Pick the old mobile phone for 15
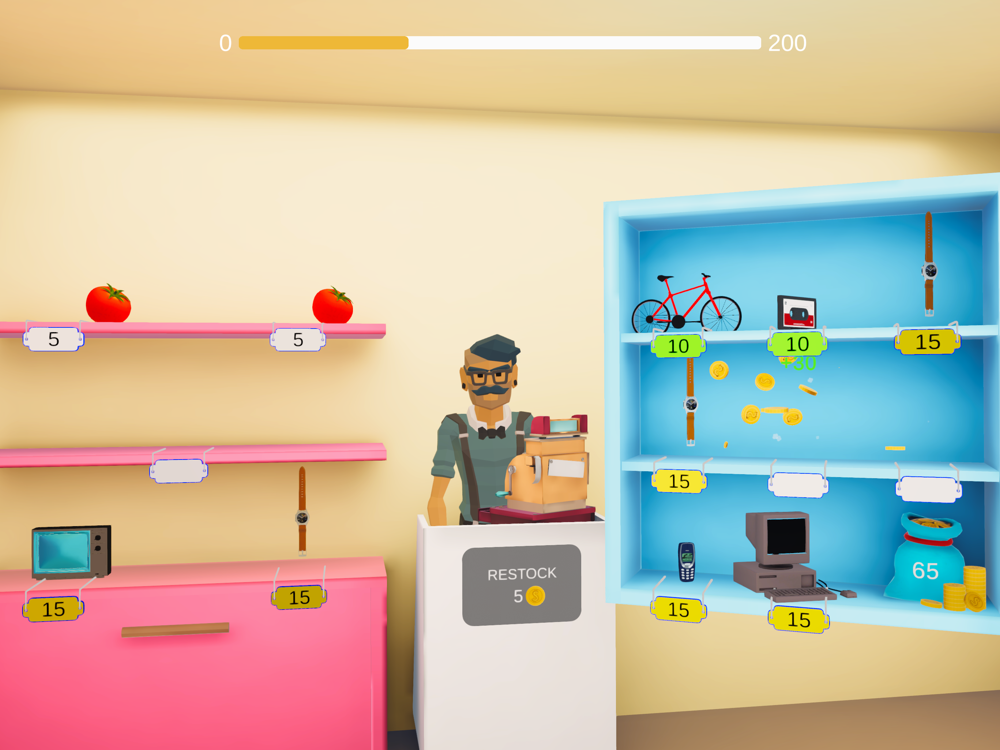This screenshot has width=1000, height=750. (x=686, y=562)
